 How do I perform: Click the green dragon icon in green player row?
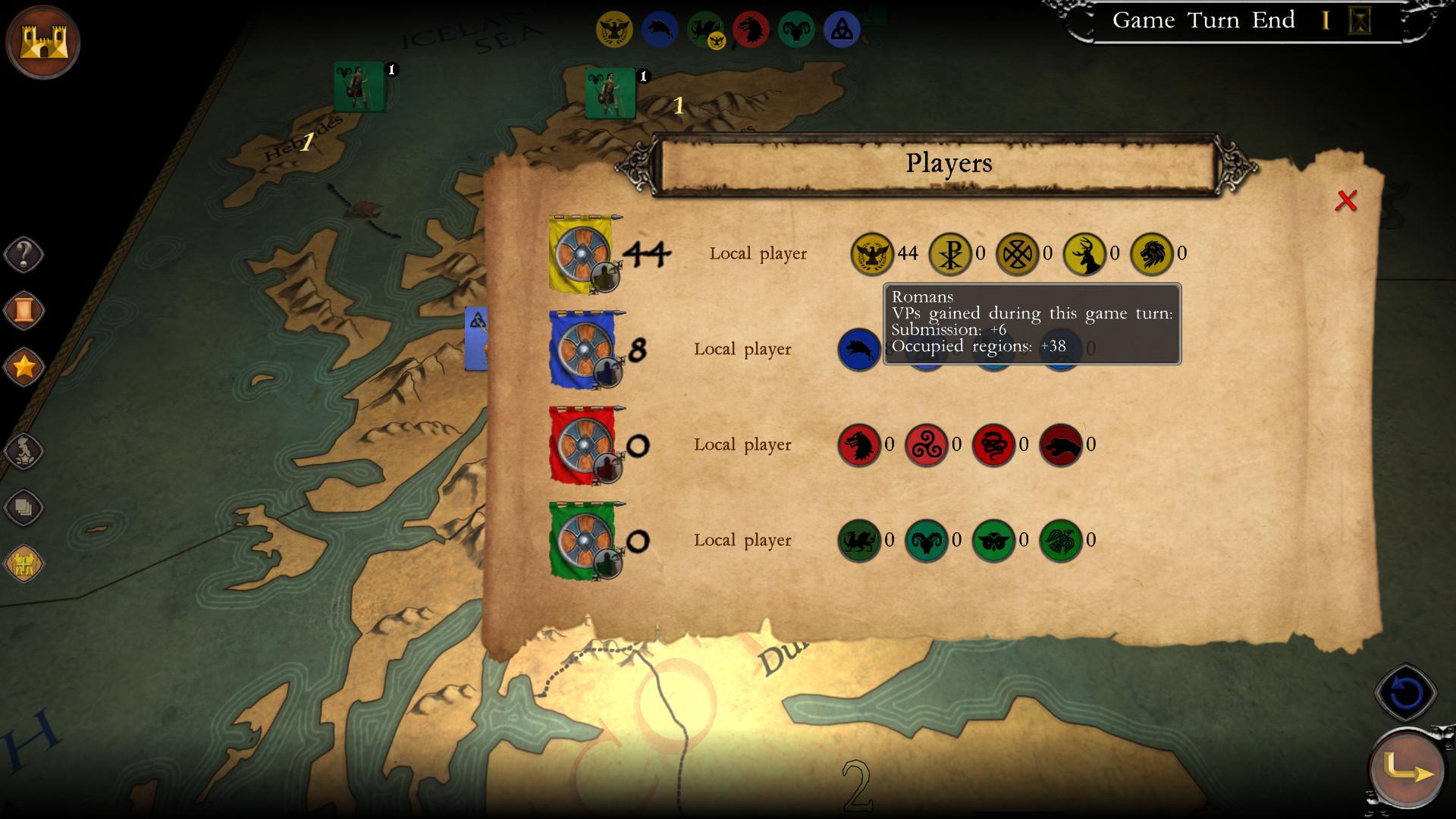tap(859, 541)
